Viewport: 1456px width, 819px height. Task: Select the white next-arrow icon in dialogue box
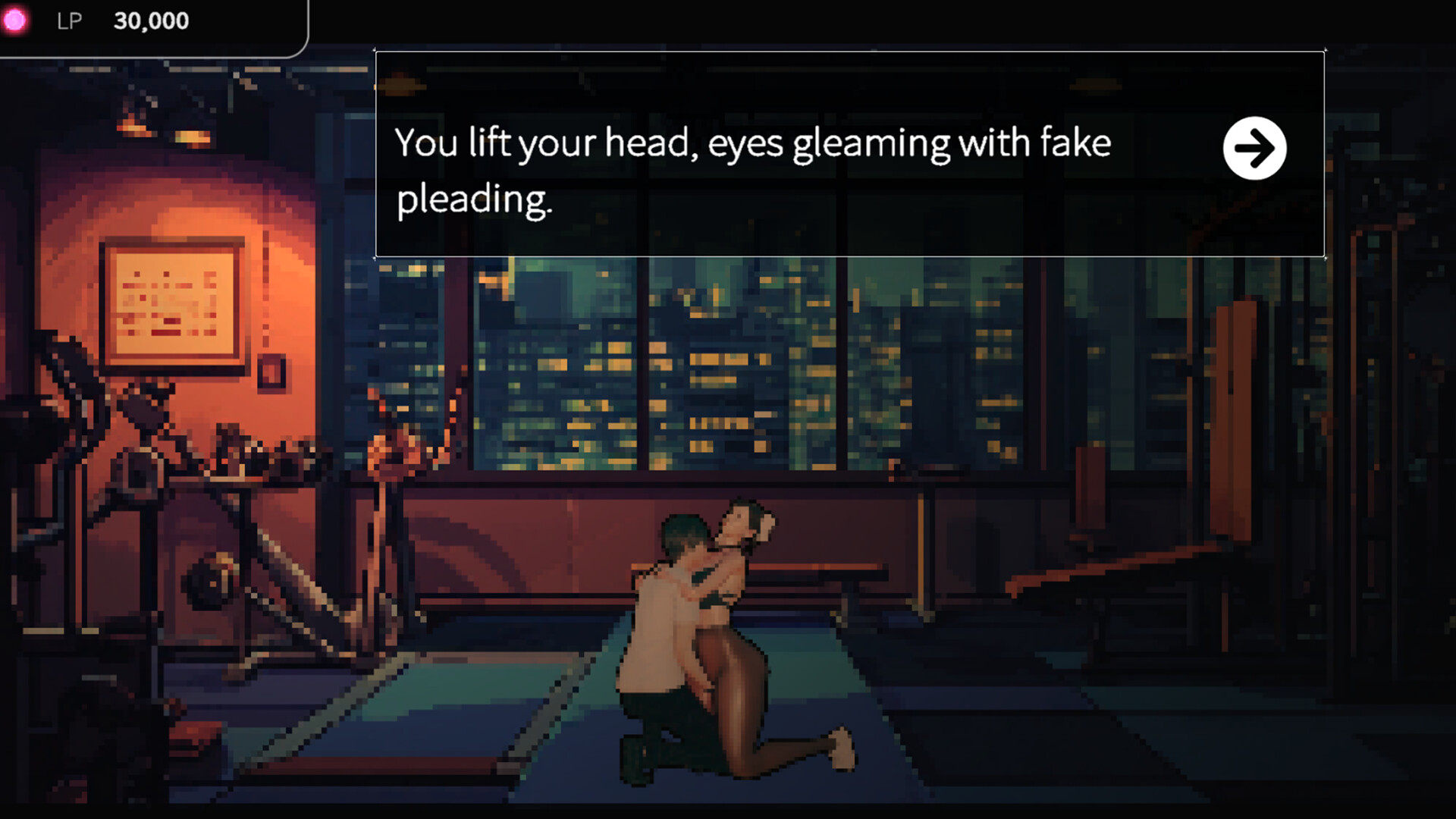(x=1255, y=149)
